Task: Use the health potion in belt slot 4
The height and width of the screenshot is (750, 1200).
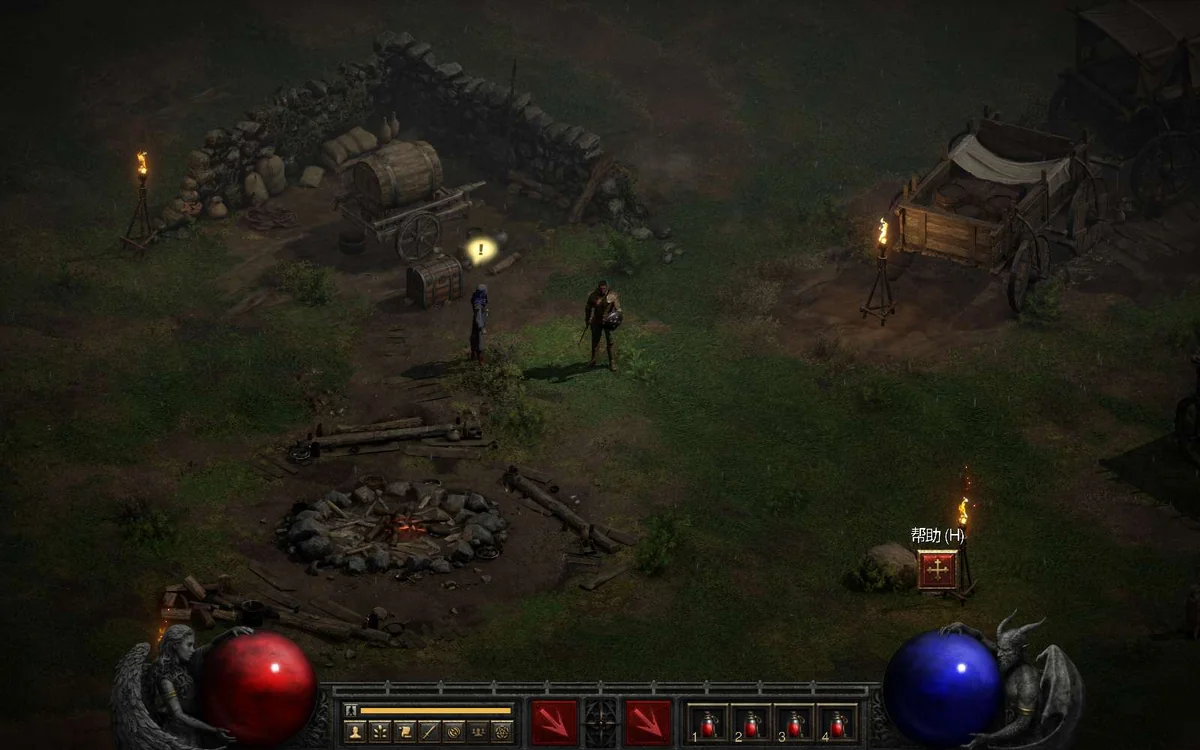Action: click(837, 723)
